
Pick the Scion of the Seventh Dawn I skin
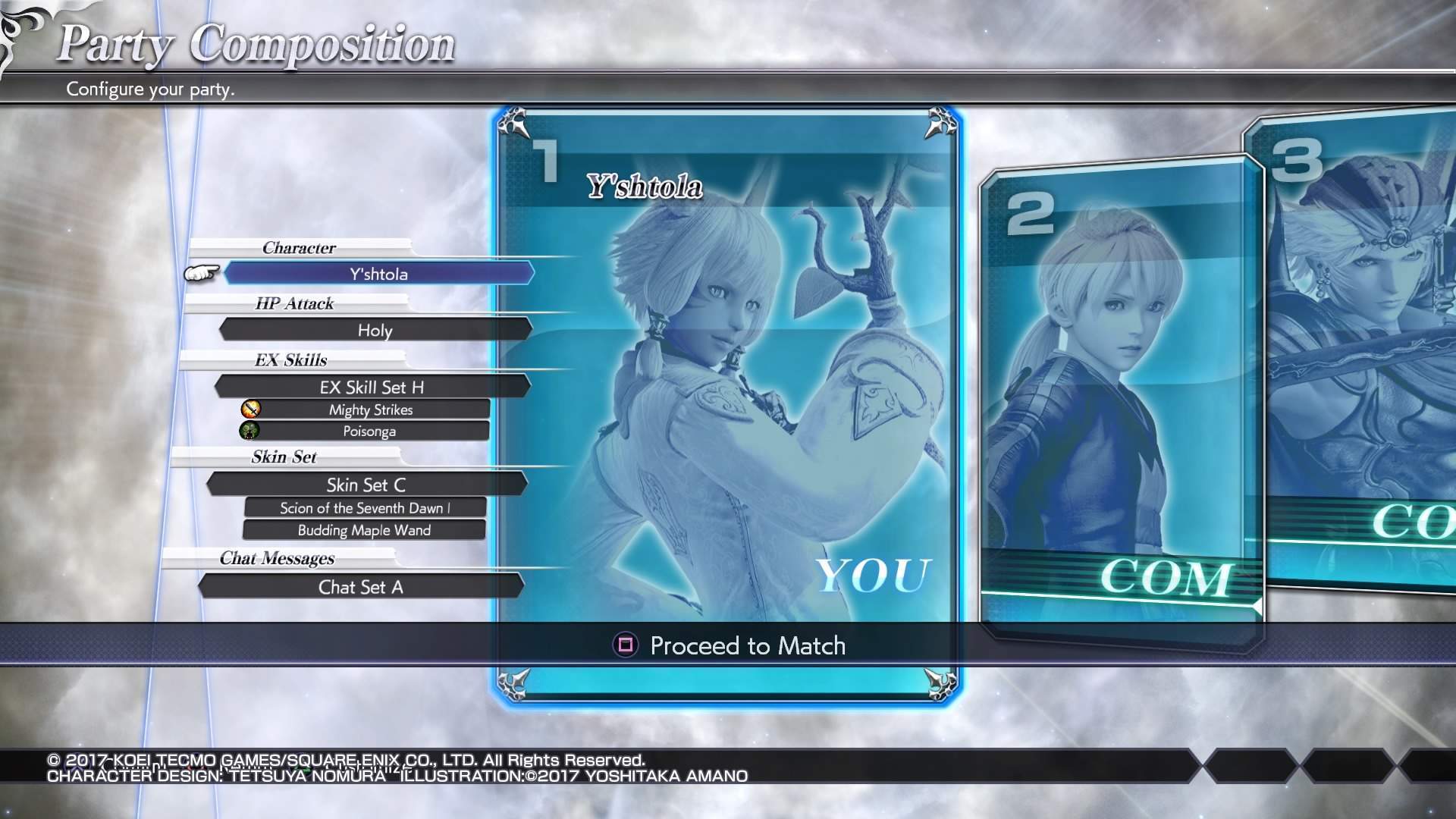[365, 508]
